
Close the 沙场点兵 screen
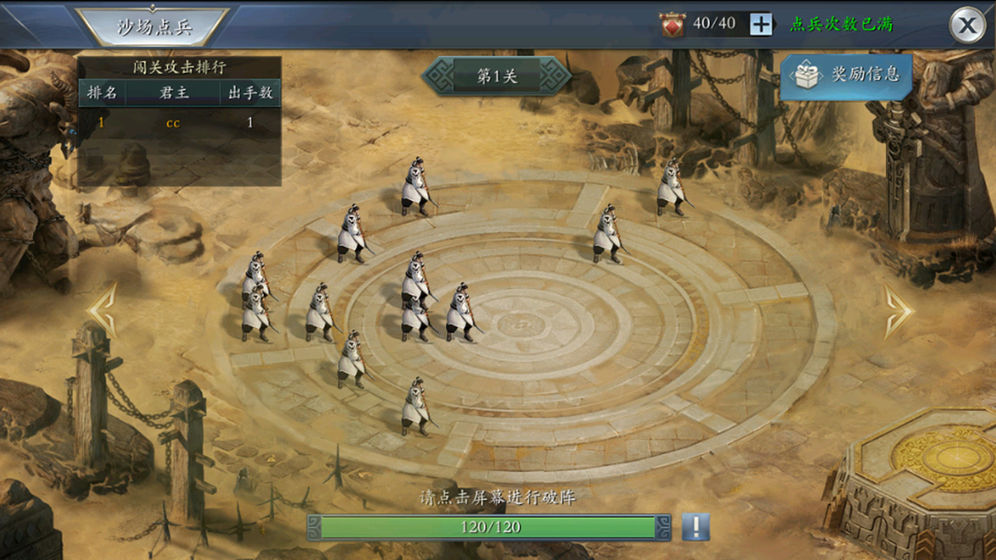click(x=966, y=25)
